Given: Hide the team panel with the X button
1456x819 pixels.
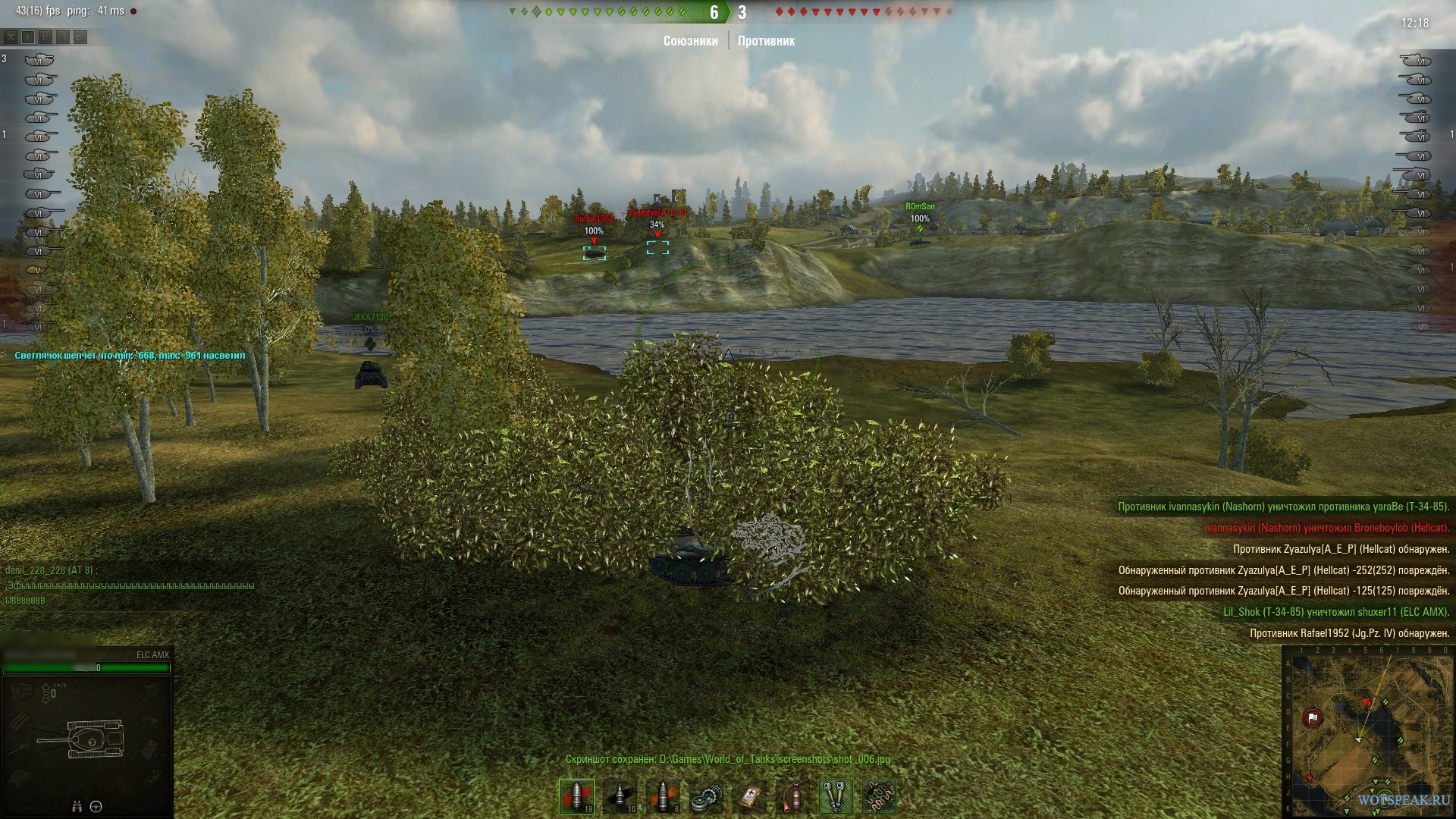Looking at the screenshot, I should 11,36.
